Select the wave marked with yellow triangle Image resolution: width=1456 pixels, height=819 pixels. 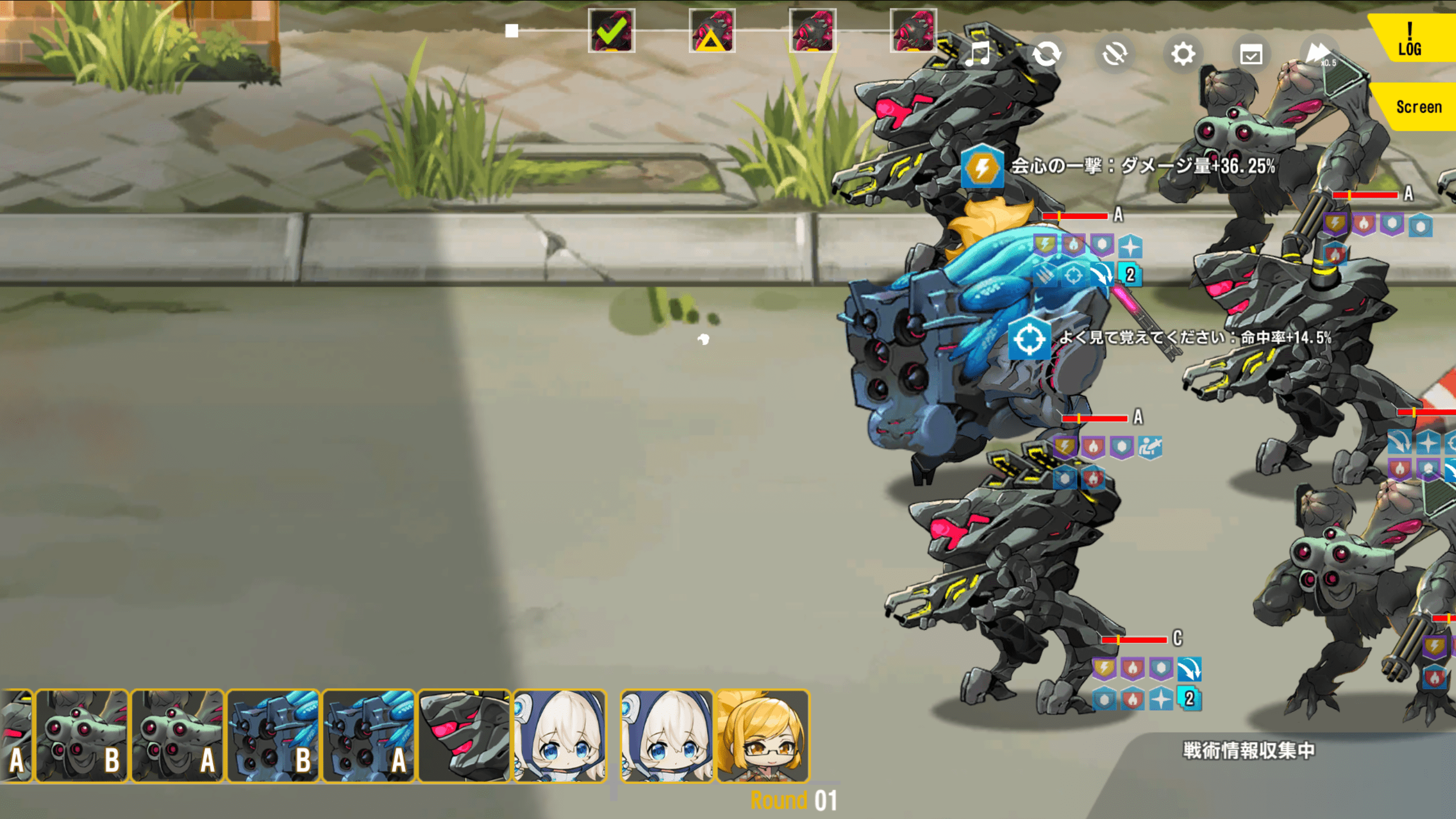712,31
